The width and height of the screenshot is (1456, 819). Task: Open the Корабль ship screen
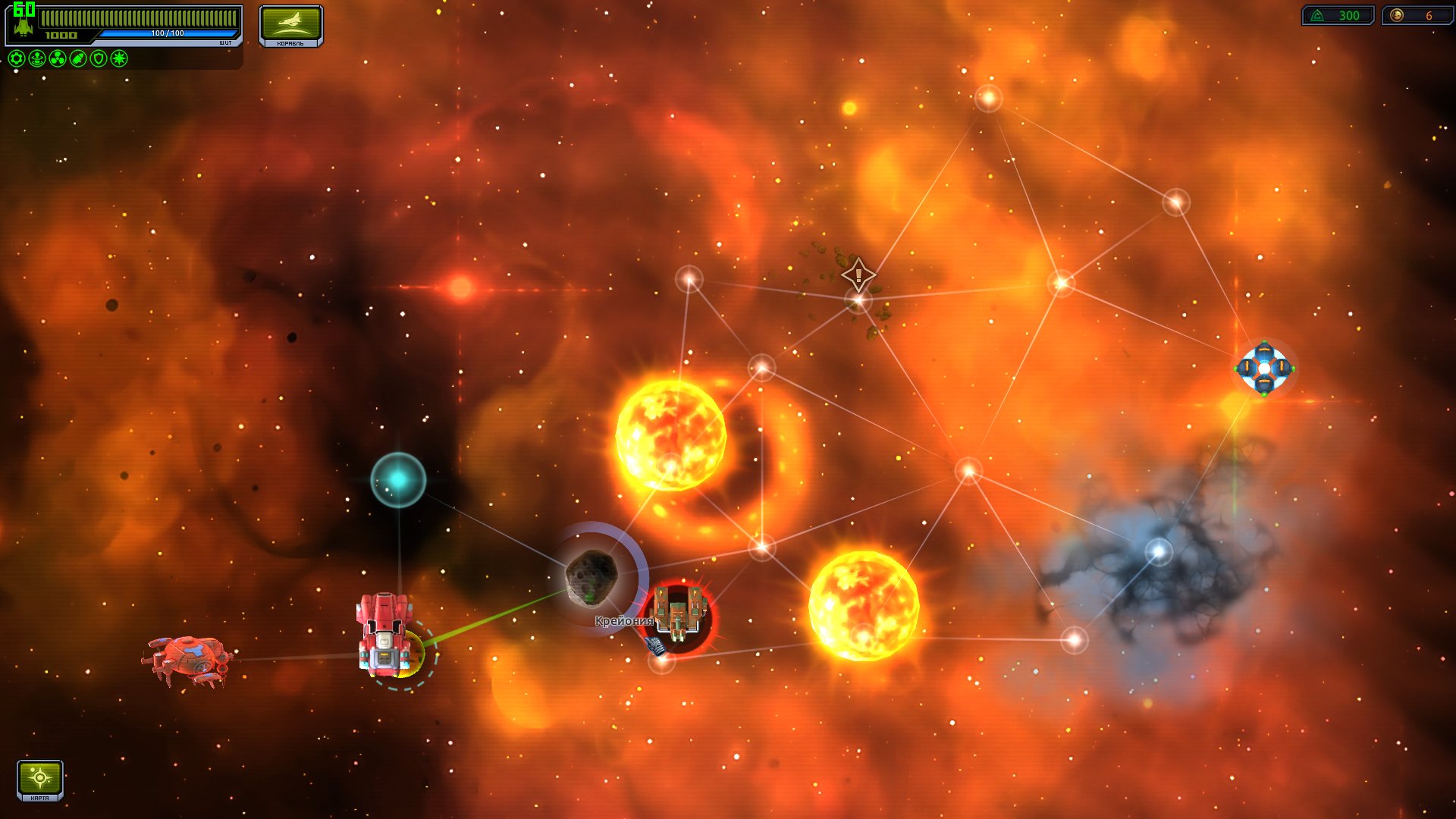pyautogui.click(x=290, y=25)
